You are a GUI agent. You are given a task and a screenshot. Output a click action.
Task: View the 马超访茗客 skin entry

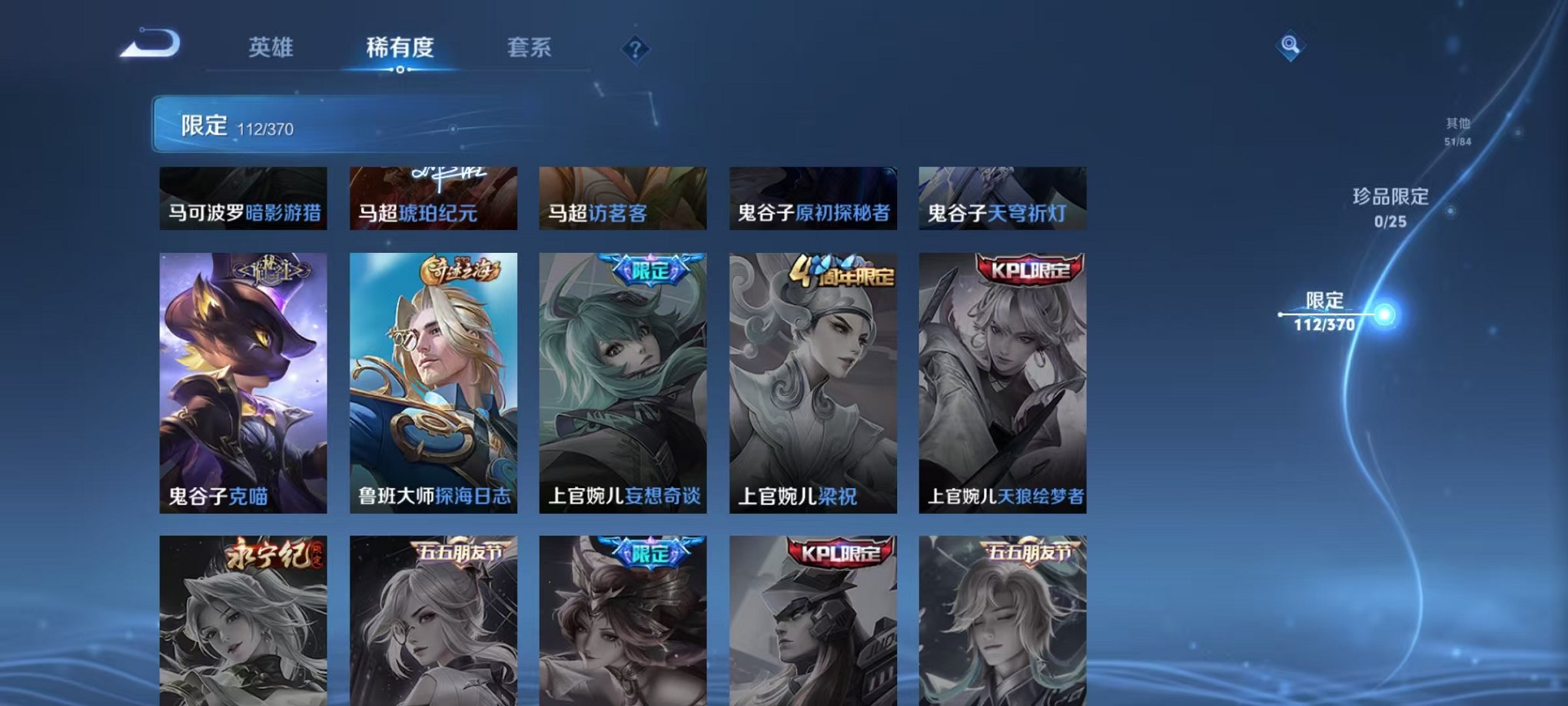click(623, 198)
